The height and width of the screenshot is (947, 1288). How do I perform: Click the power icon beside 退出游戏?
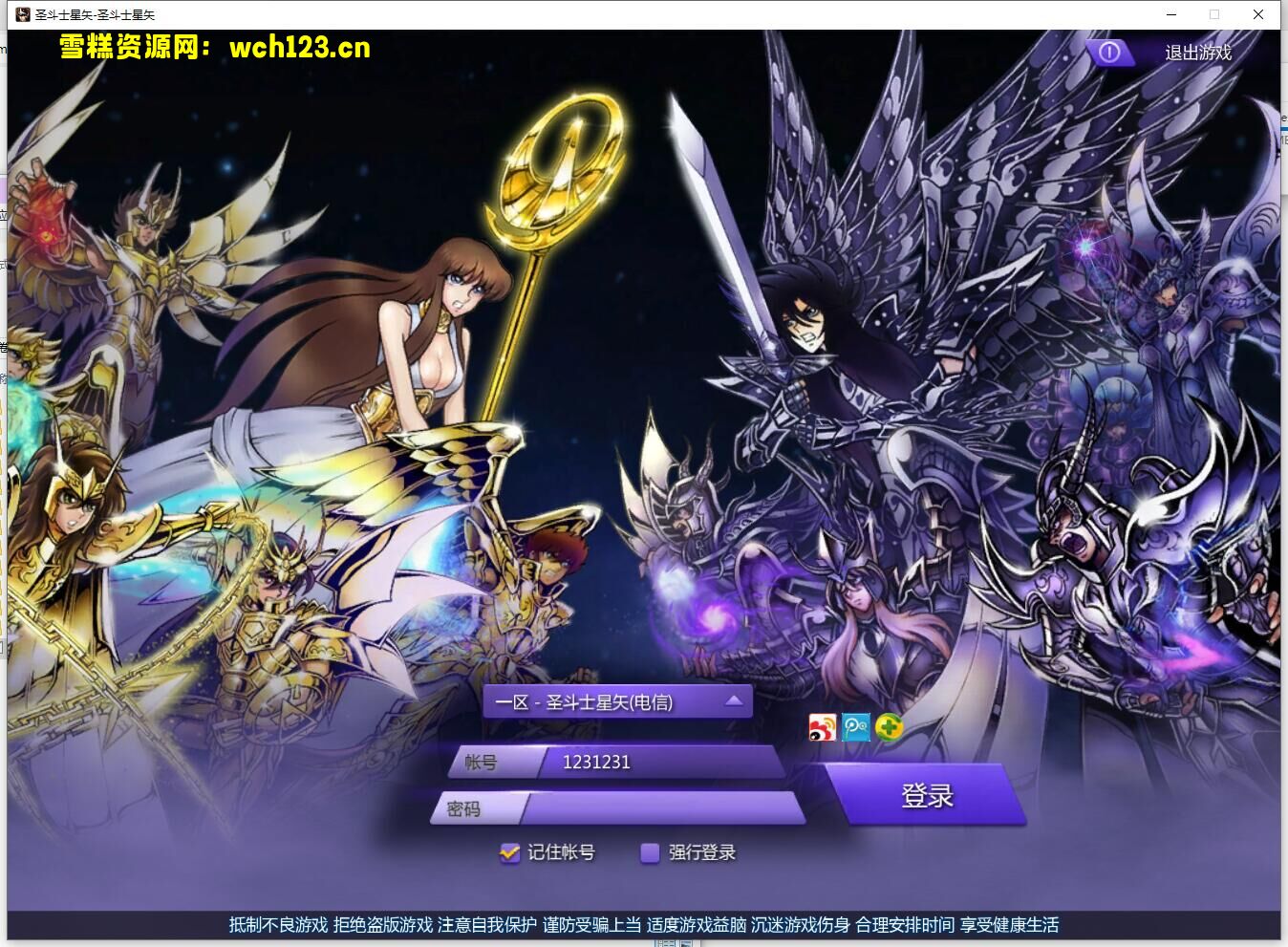1108,53
